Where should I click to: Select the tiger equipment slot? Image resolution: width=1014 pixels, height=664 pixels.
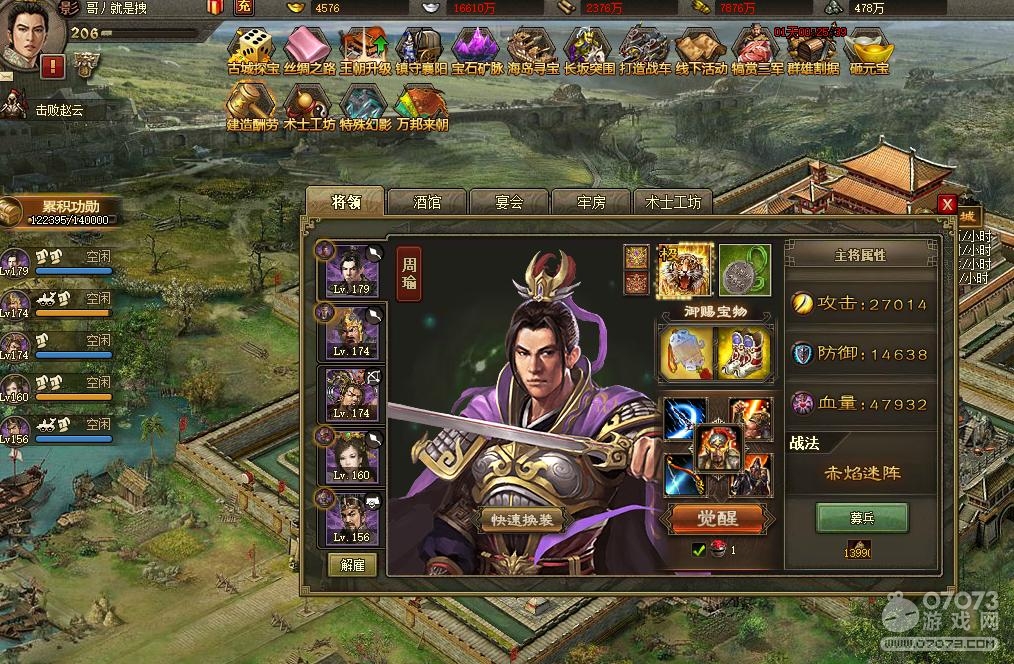pos(685,269)
